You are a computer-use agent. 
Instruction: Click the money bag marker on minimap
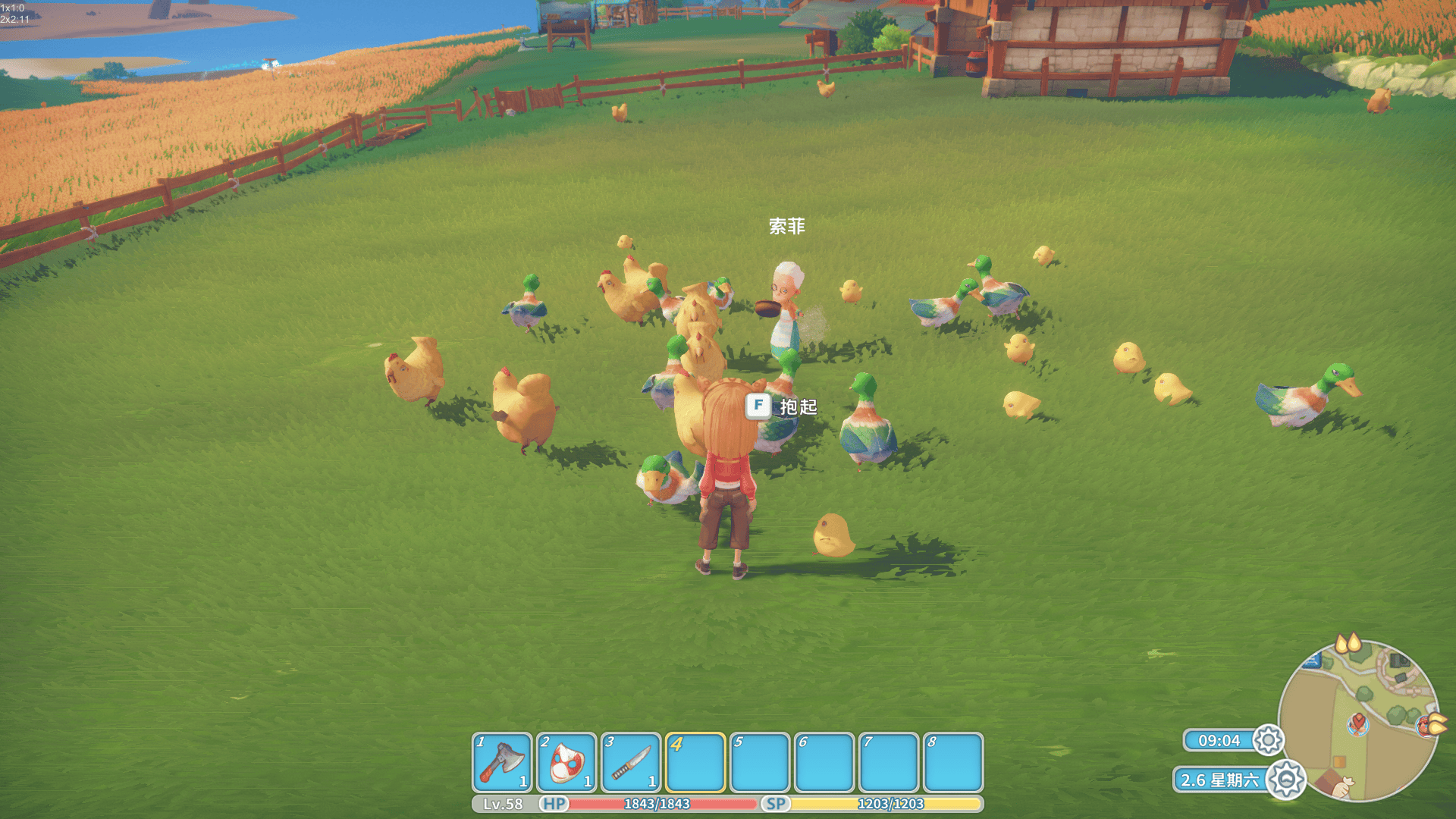(x=1344, y=787)
